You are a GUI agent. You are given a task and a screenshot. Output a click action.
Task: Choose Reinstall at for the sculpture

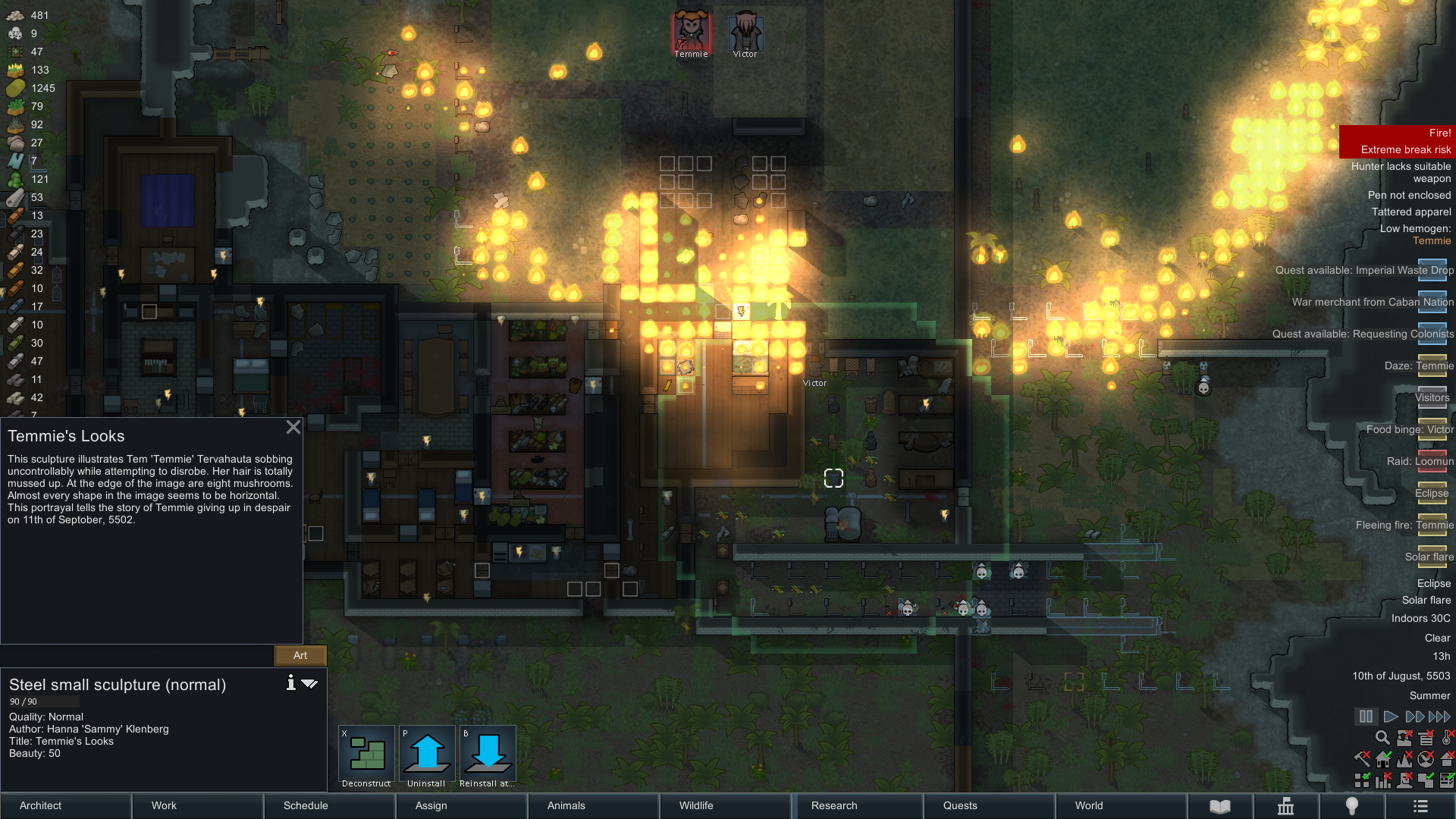(488, 756)
